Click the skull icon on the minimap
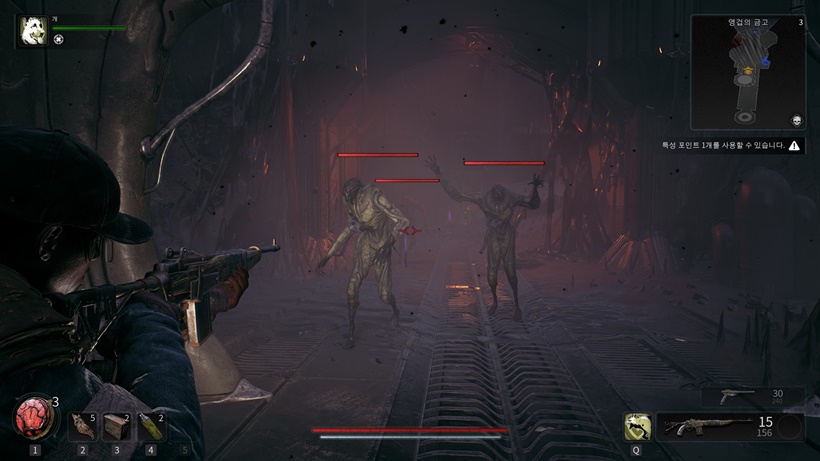 (797, 120)
